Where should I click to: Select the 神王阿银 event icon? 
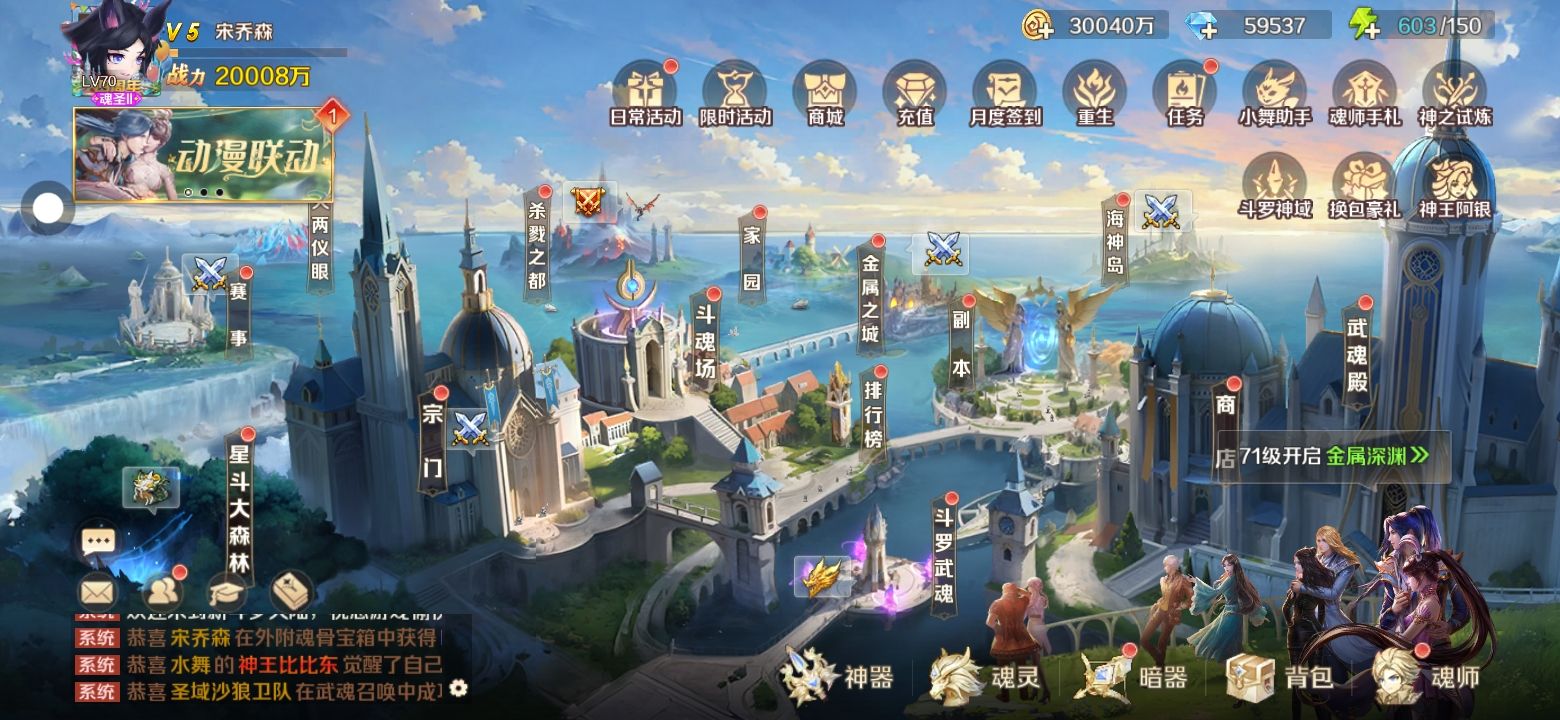click(1455, 185)
